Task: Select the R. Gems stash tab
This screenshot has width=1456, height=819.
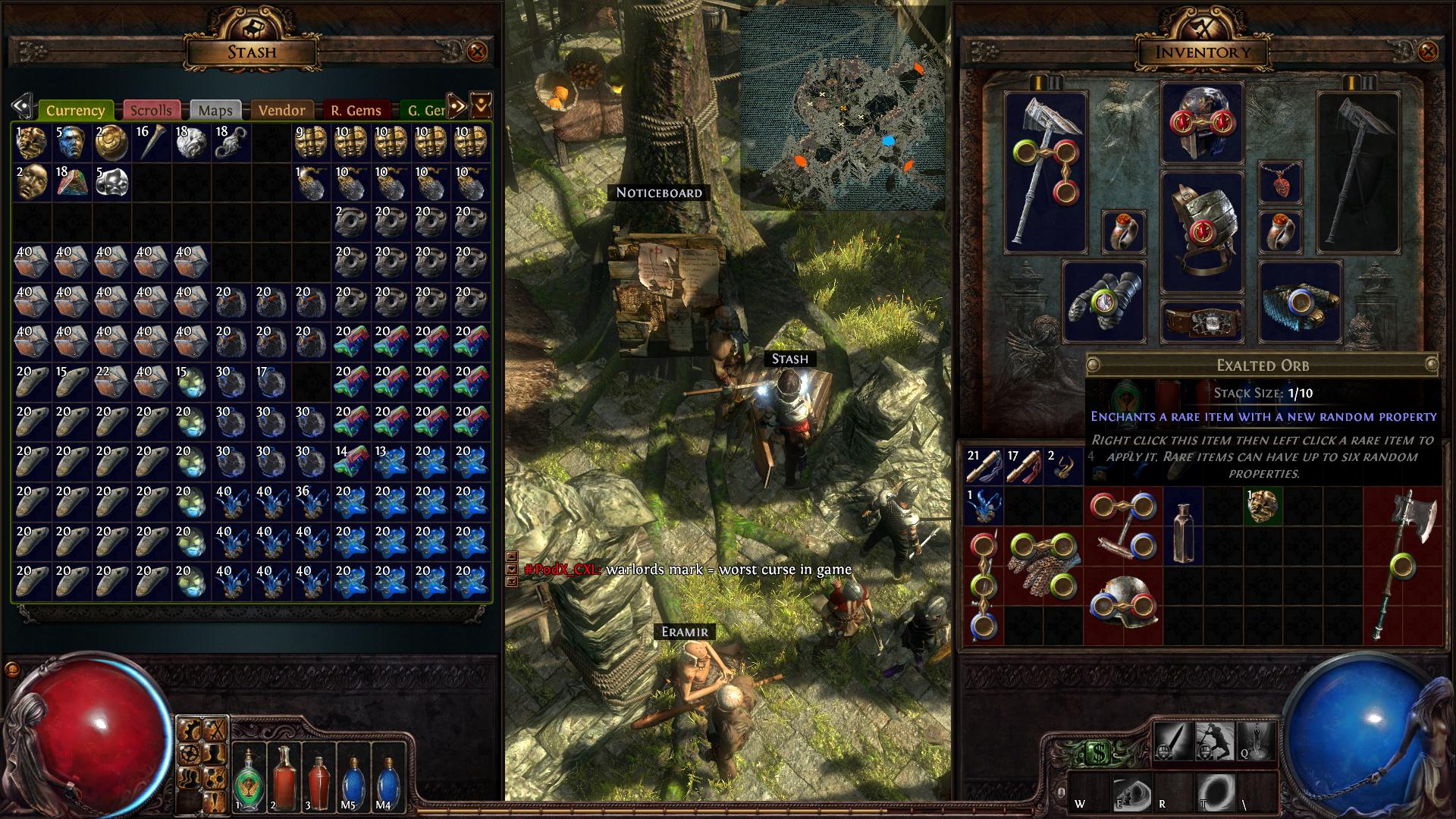Action: tap(354, 110)
